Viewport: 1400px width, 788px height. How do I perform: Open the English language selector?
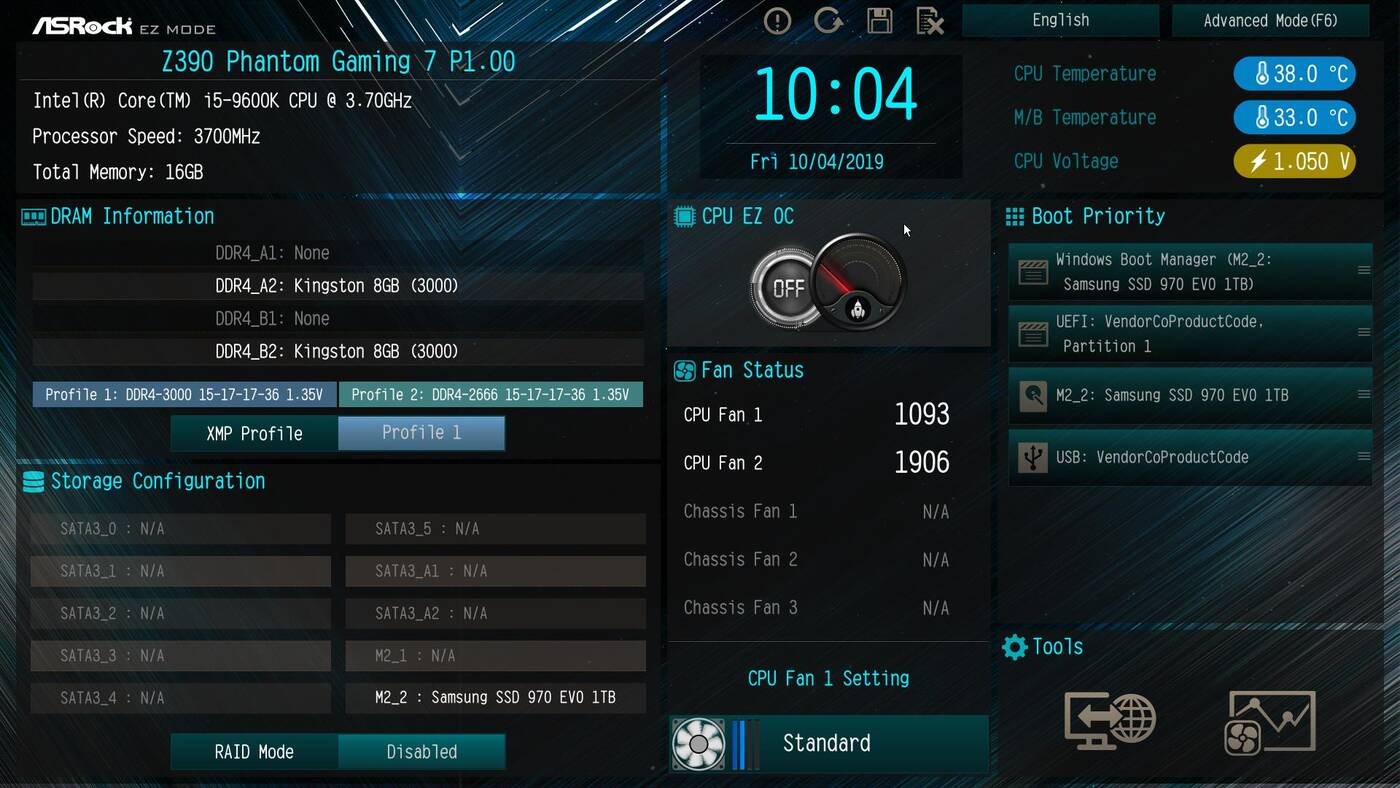click(1060, 20)
